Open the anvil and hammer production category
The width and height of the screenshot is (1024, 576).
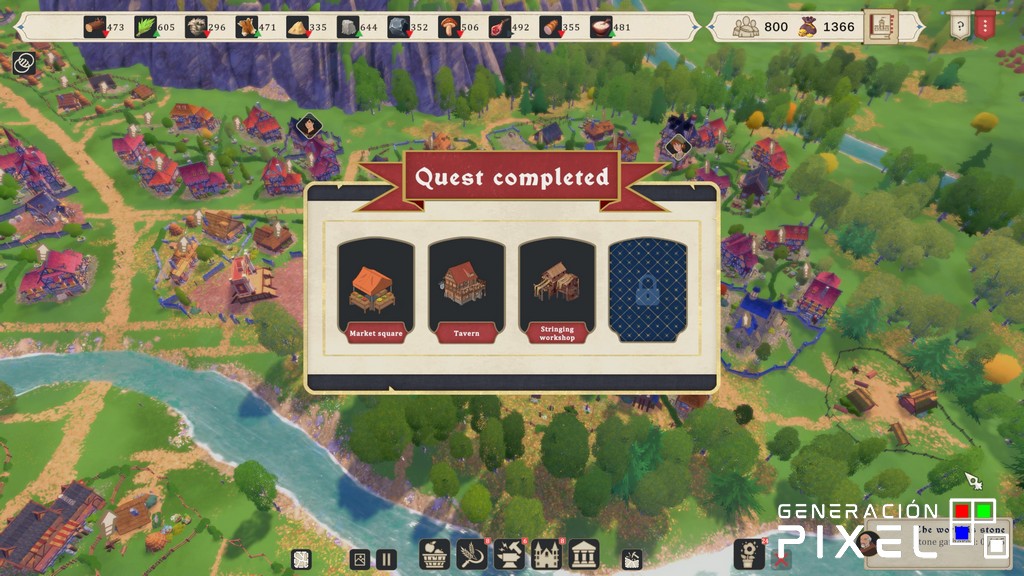(510, 554)
